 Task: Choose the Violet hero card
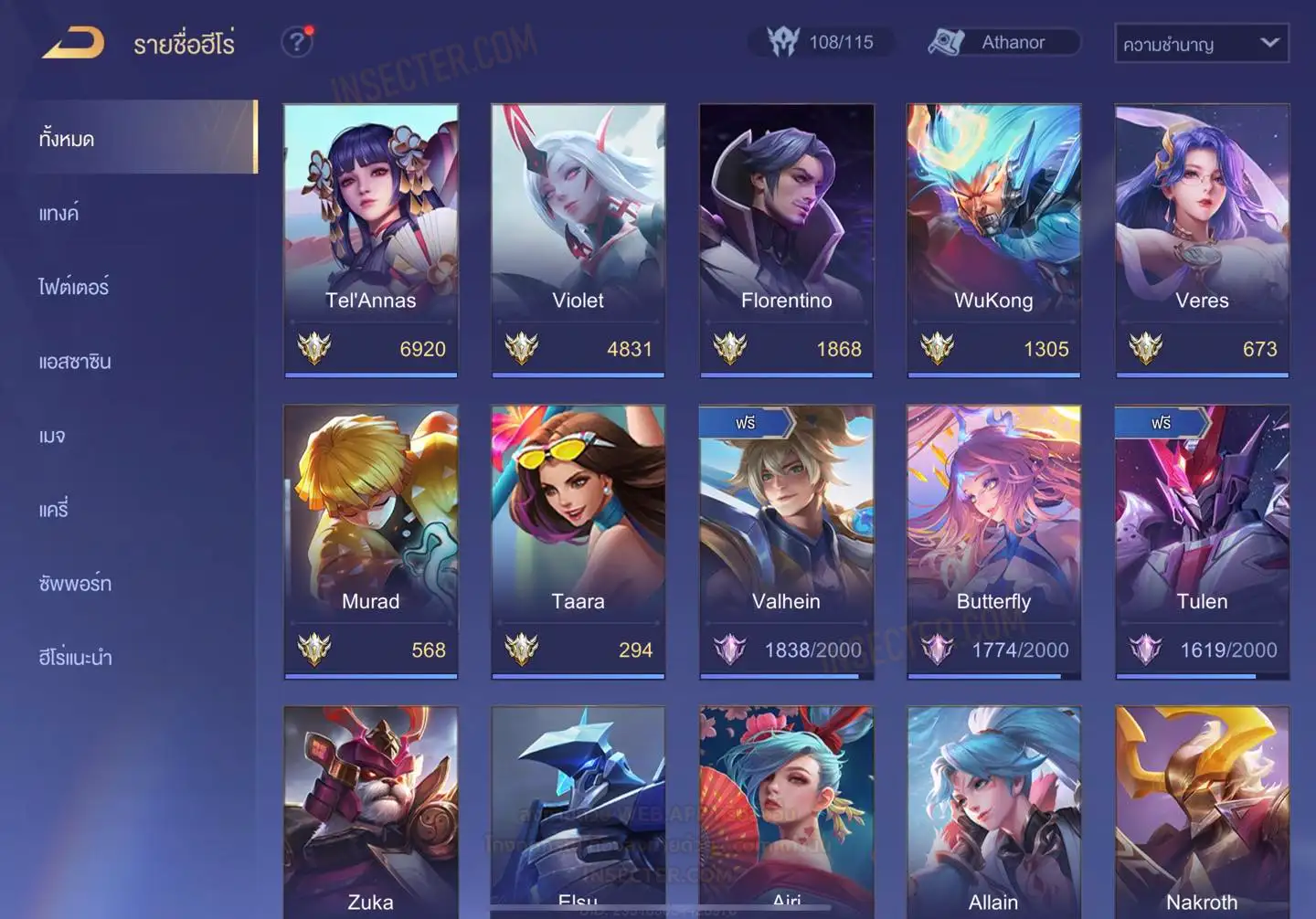click(x=578, y=239)
